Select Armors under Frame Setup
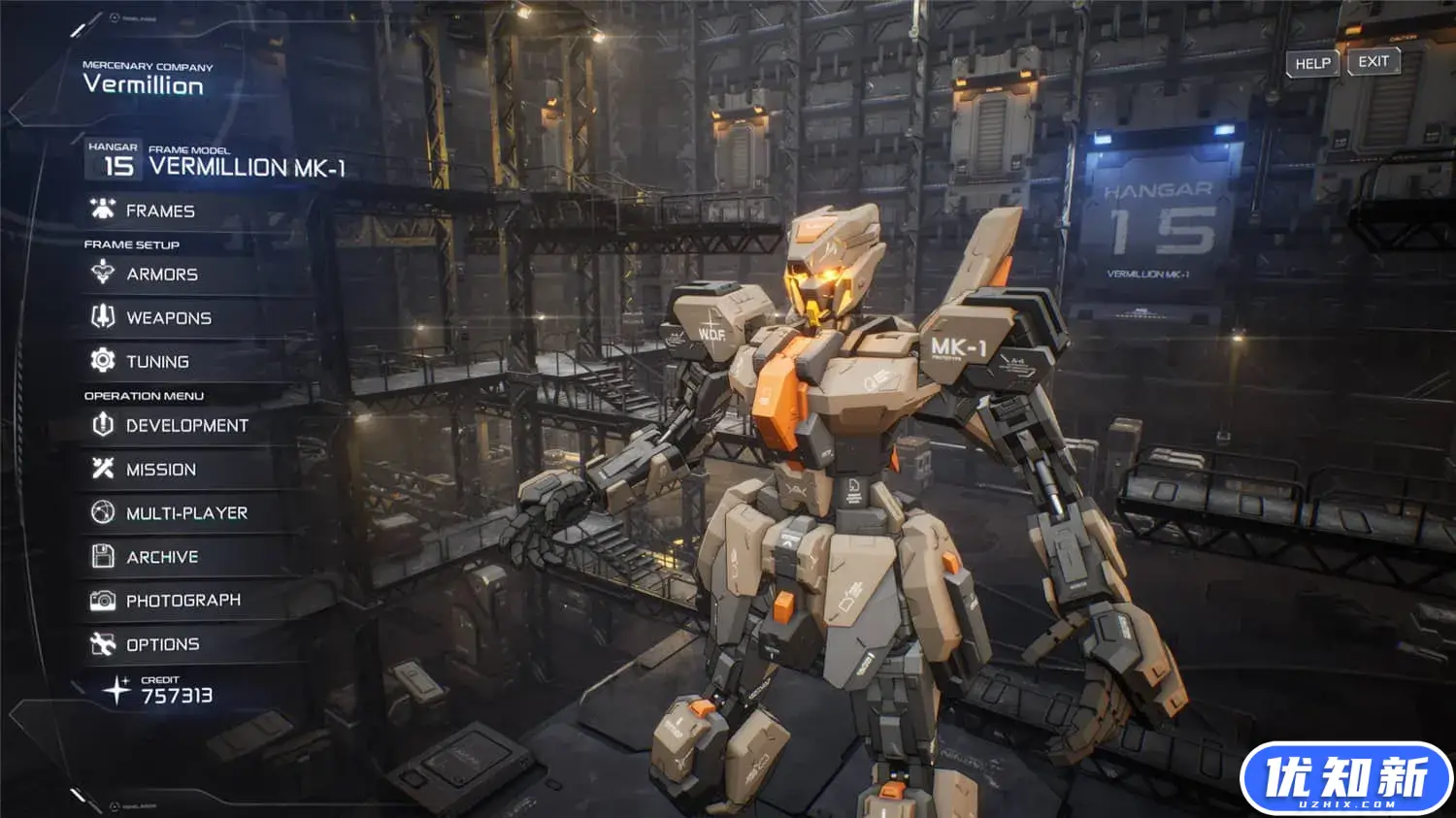Screen dimensions: 1456x818 pyautogui.click(x=161, y=275)
